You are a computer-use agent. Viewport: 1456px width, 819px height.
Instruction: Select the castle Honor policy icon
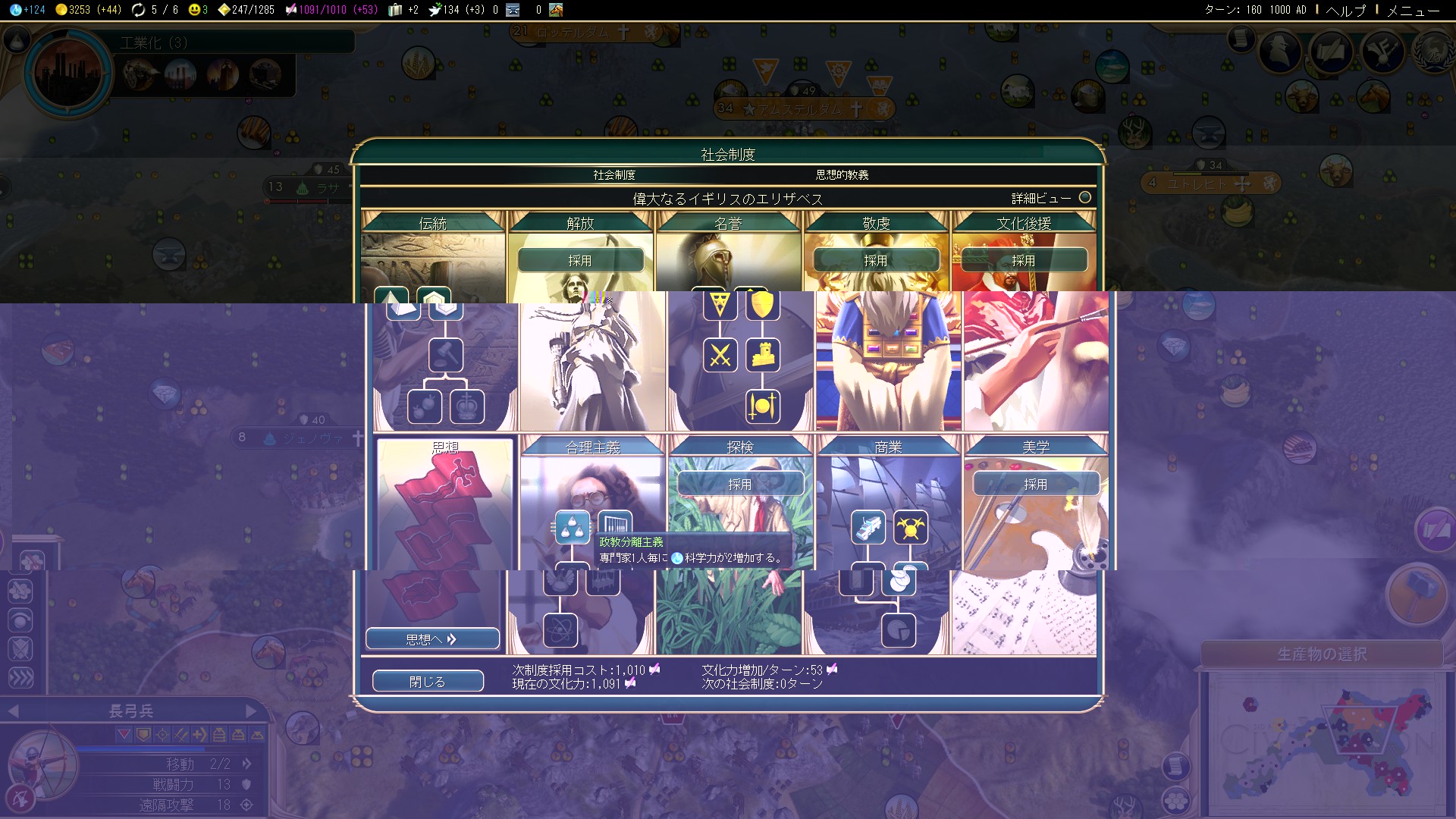tap(763, 355)
